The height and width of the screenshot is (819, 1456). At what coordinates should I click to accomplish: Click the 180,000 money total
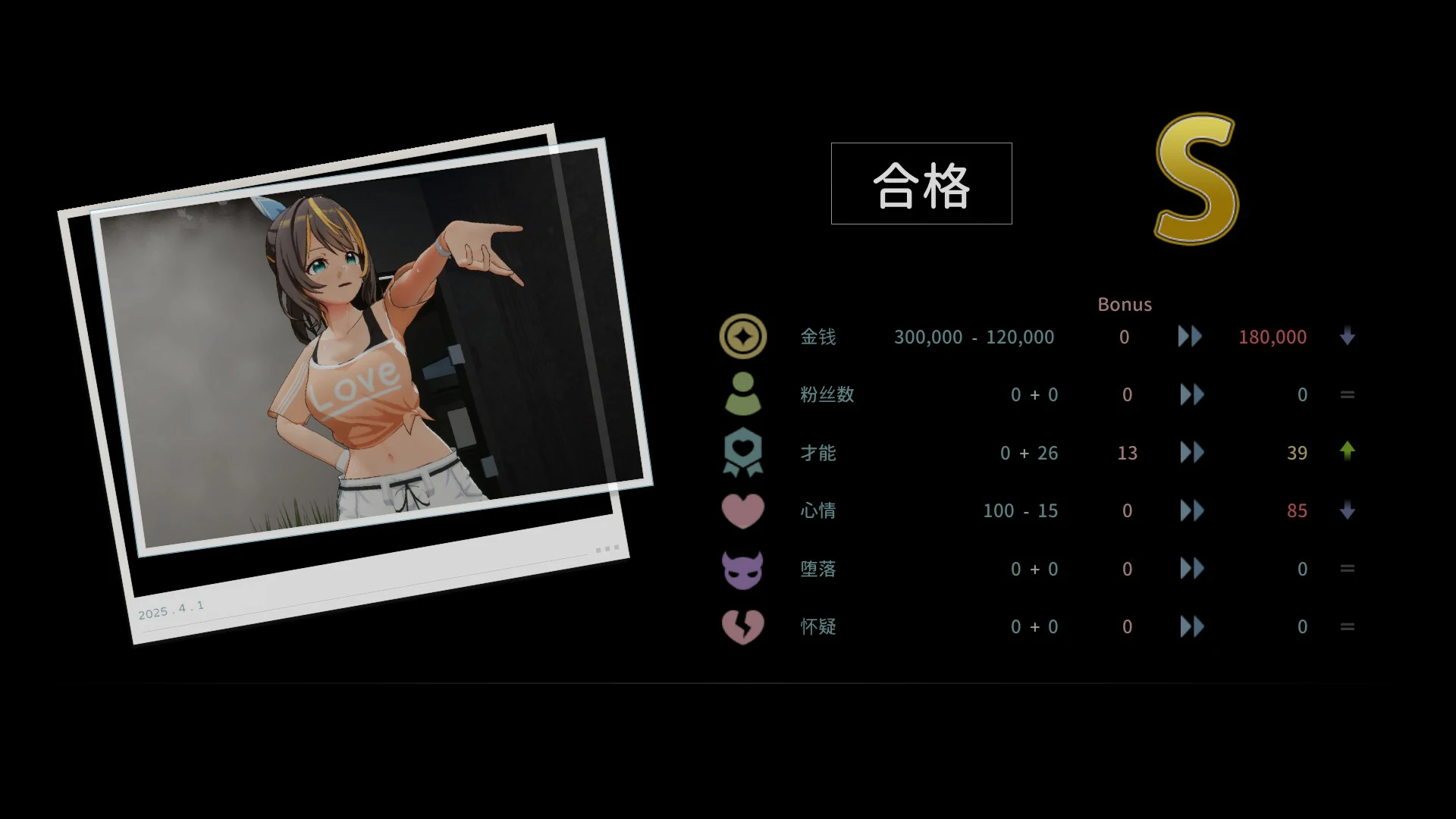(1272, 337)
